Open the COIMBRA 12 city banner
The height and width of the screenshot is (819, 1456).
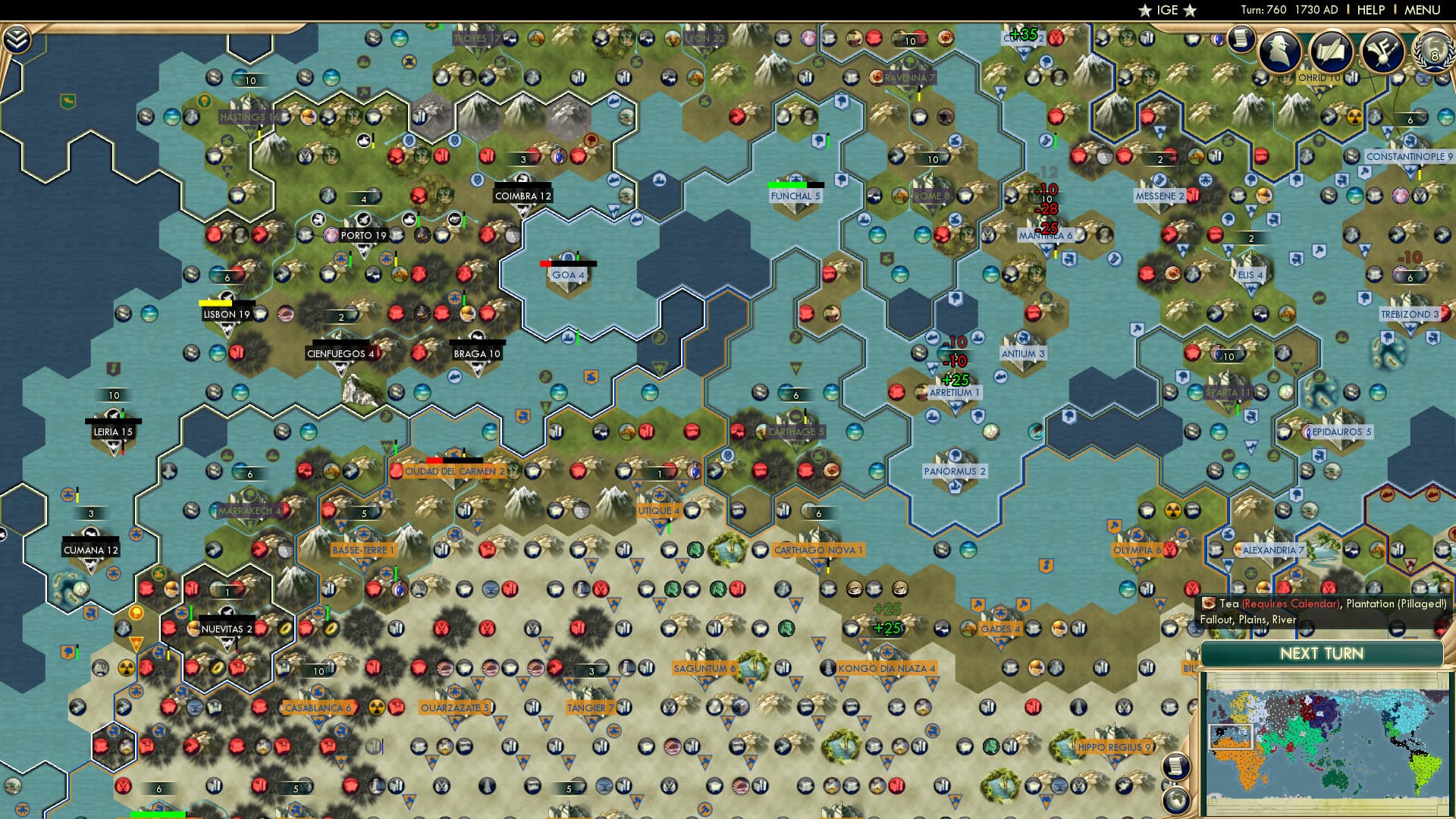[523, 195]
